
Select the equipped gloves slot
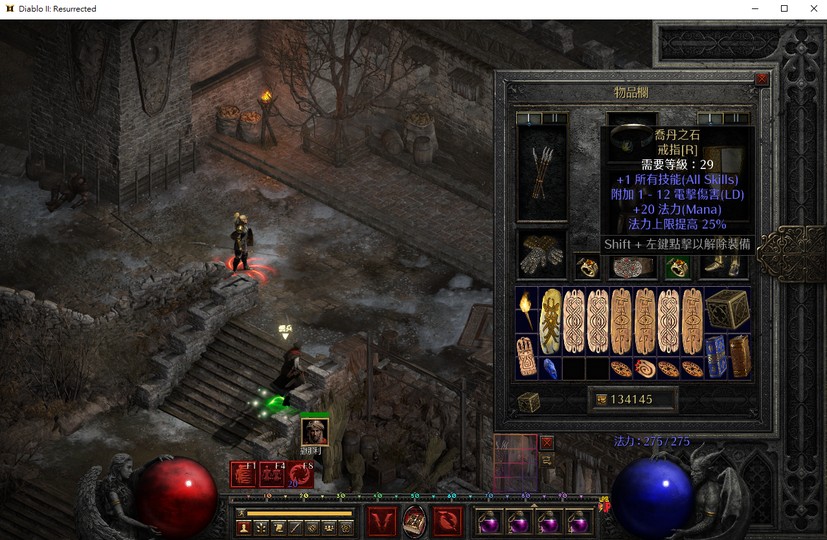[541, 254]
